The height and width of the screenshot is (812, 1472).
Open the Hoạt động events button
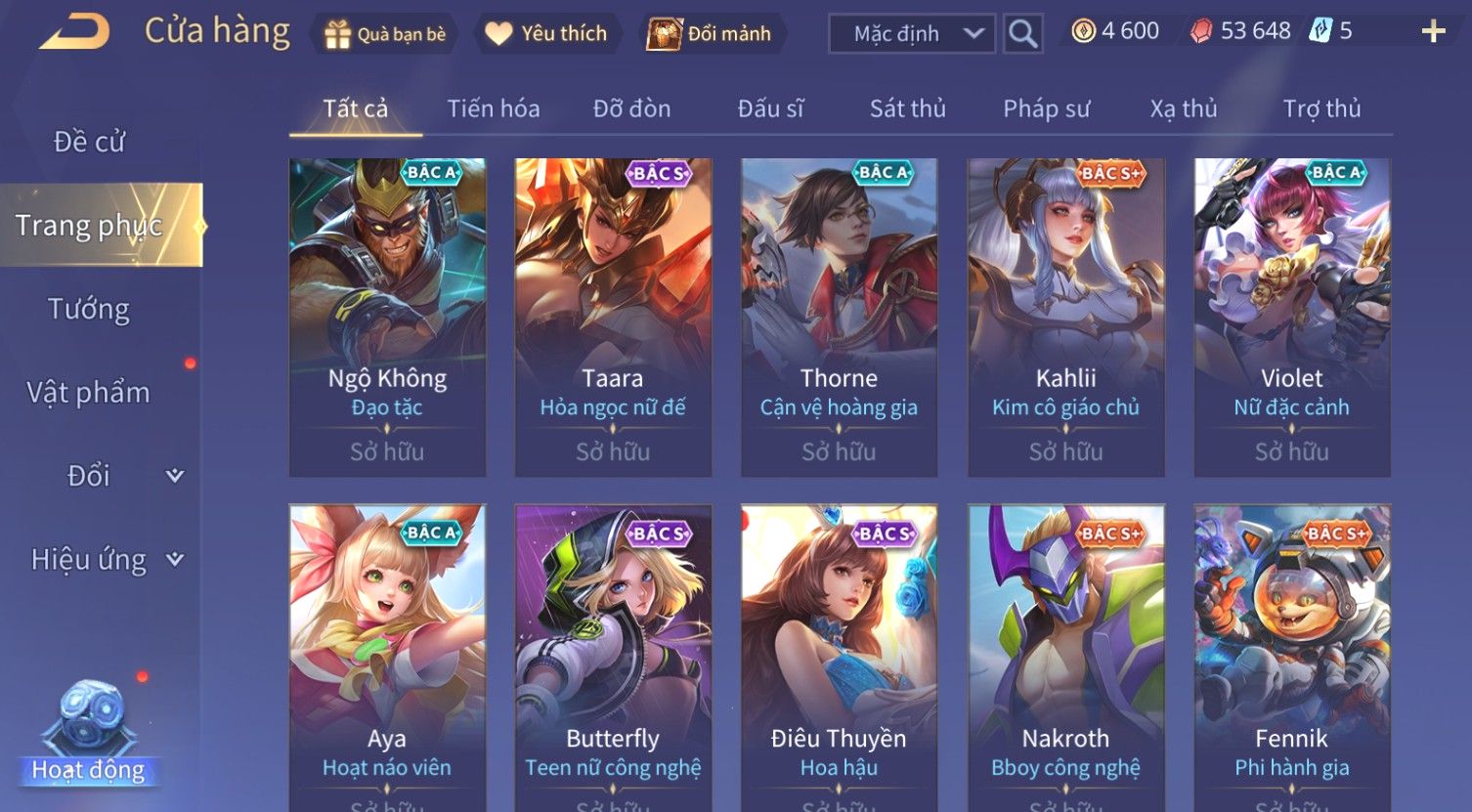[x=89, y=743]
